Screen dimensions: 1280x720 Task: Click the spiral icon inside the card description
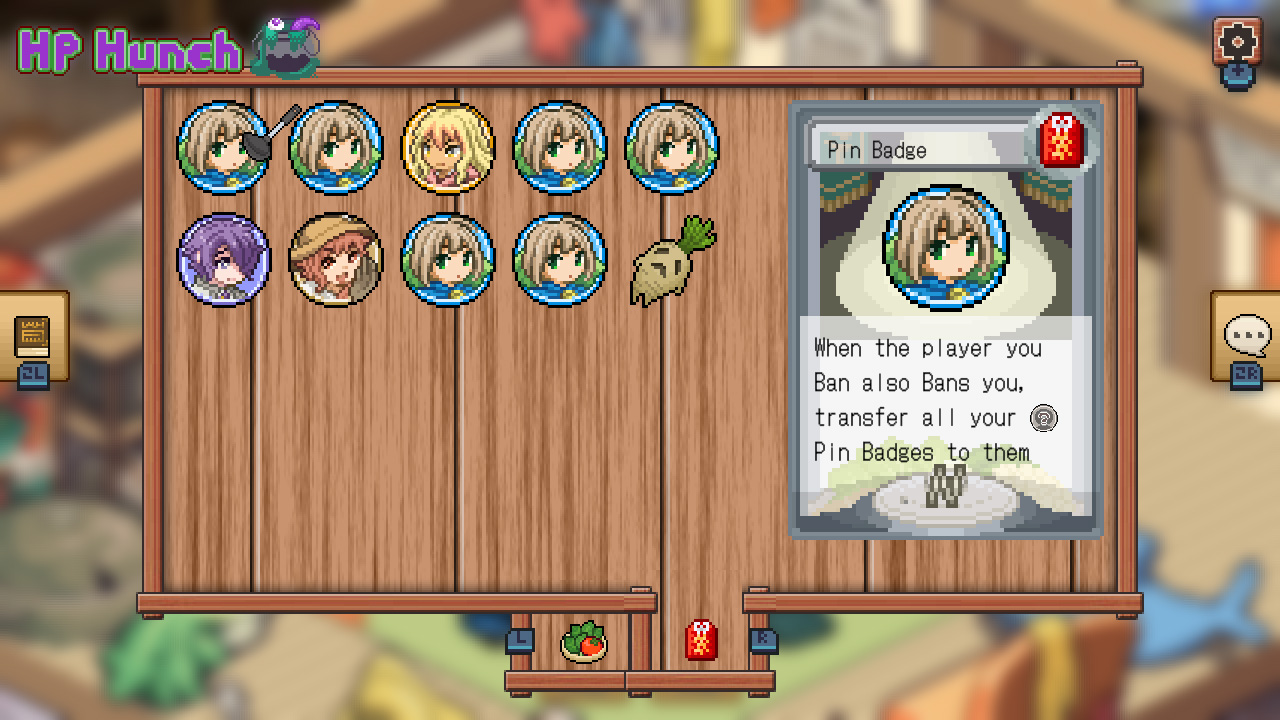1043,418
